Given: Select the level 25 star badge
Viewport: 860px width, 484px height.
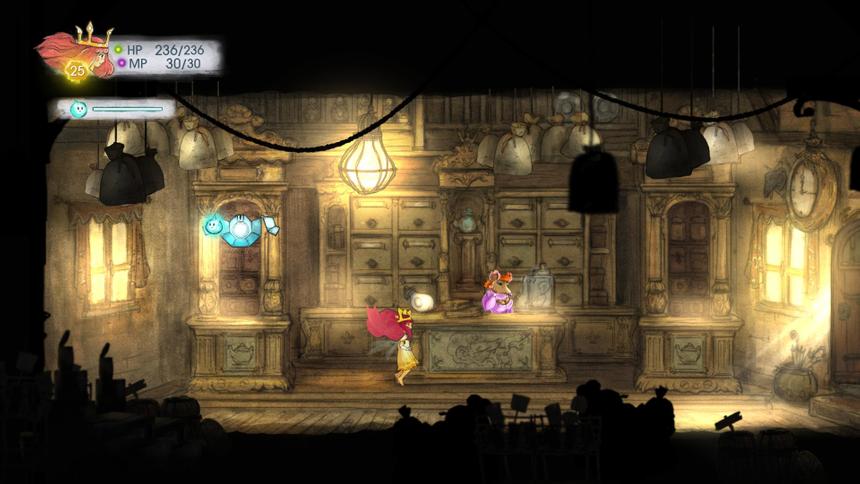Looking at the screenshot, I should [x=75, y=71].
